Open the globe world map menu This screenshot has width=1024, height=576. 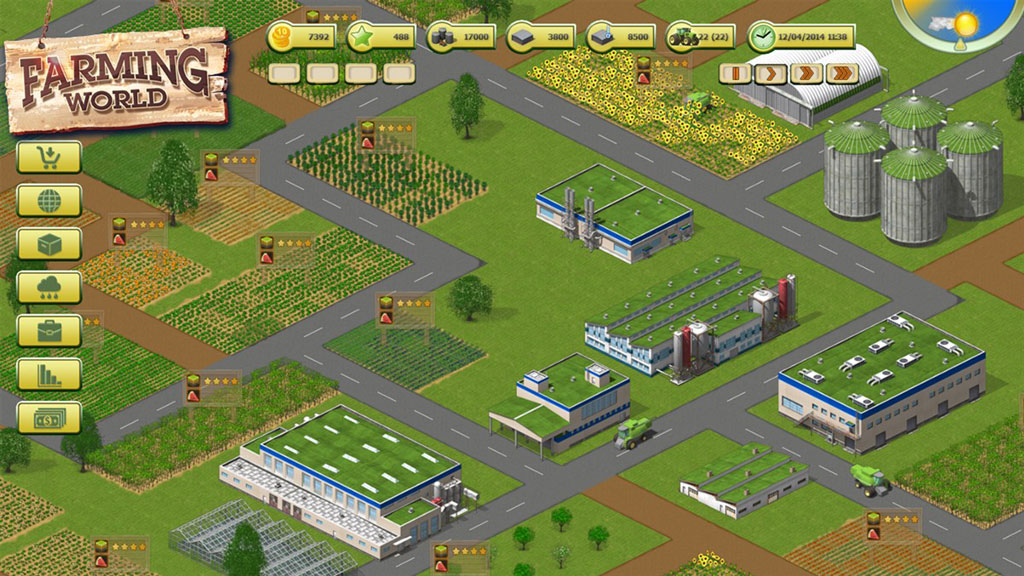(49, 200)
